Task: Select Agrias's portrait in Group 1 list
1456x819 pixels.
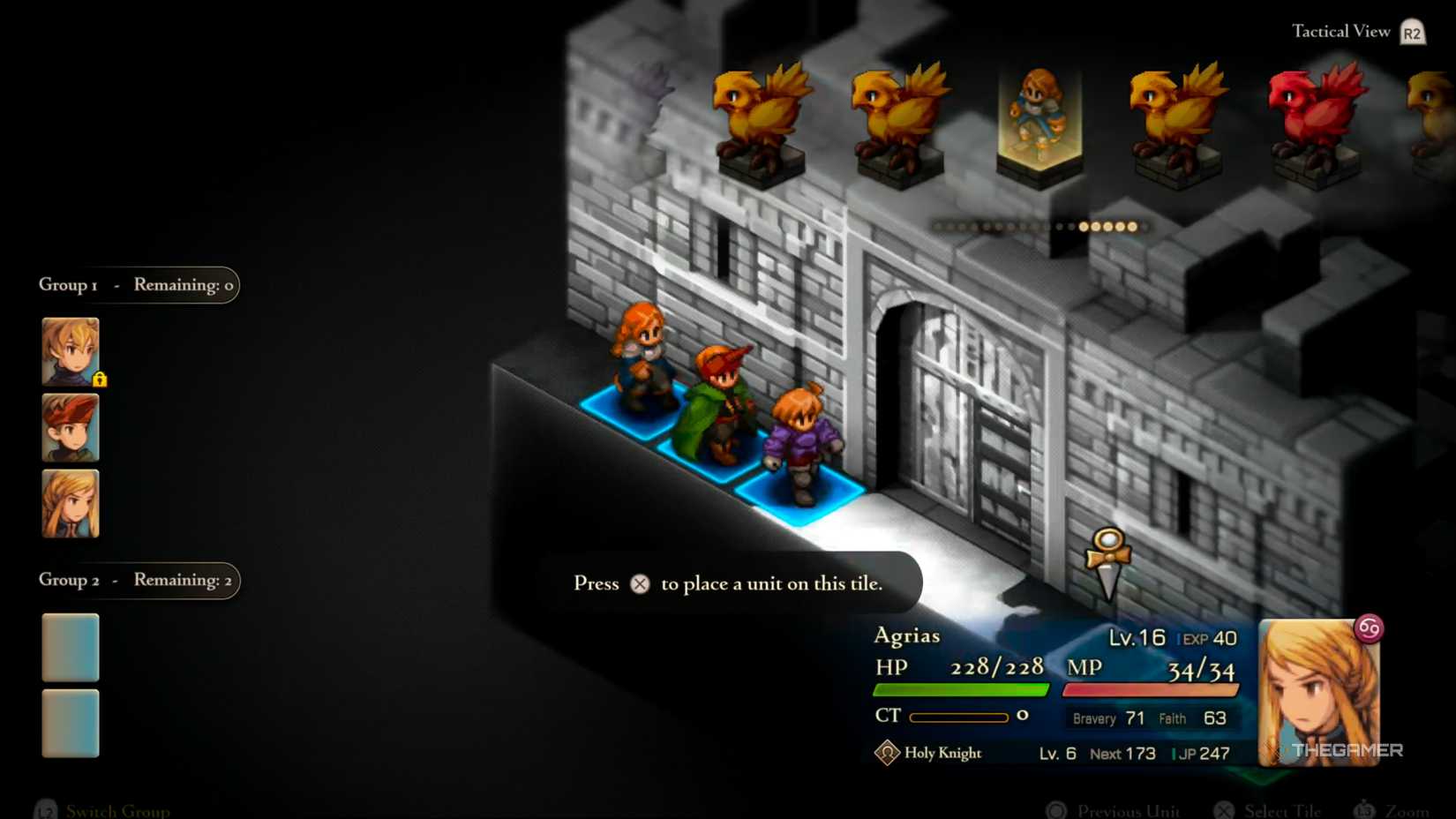Action: tap(71, 504)
